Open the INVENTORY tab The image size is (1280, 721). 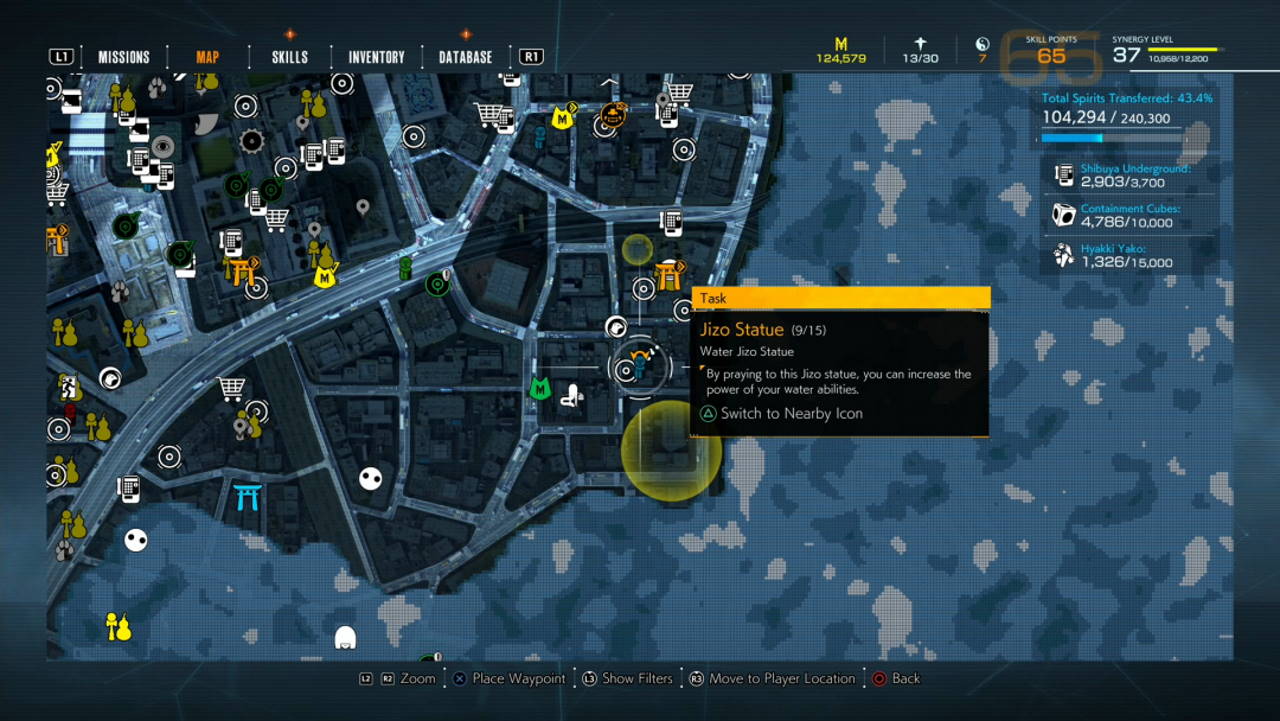[x=375, y=57]
